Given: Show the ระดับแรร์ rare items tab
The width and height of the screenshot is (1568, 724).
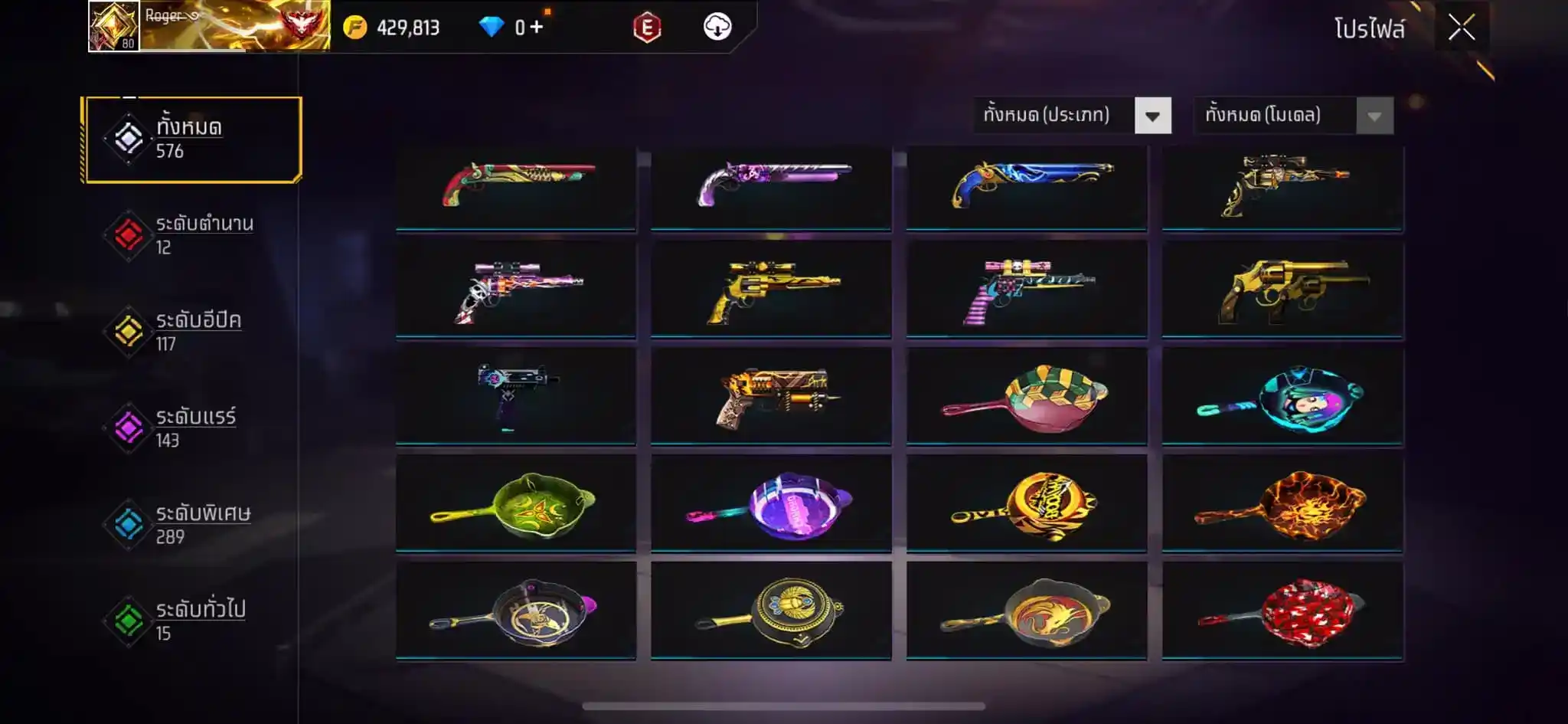Looking at the screenshot, I should 193,428.
